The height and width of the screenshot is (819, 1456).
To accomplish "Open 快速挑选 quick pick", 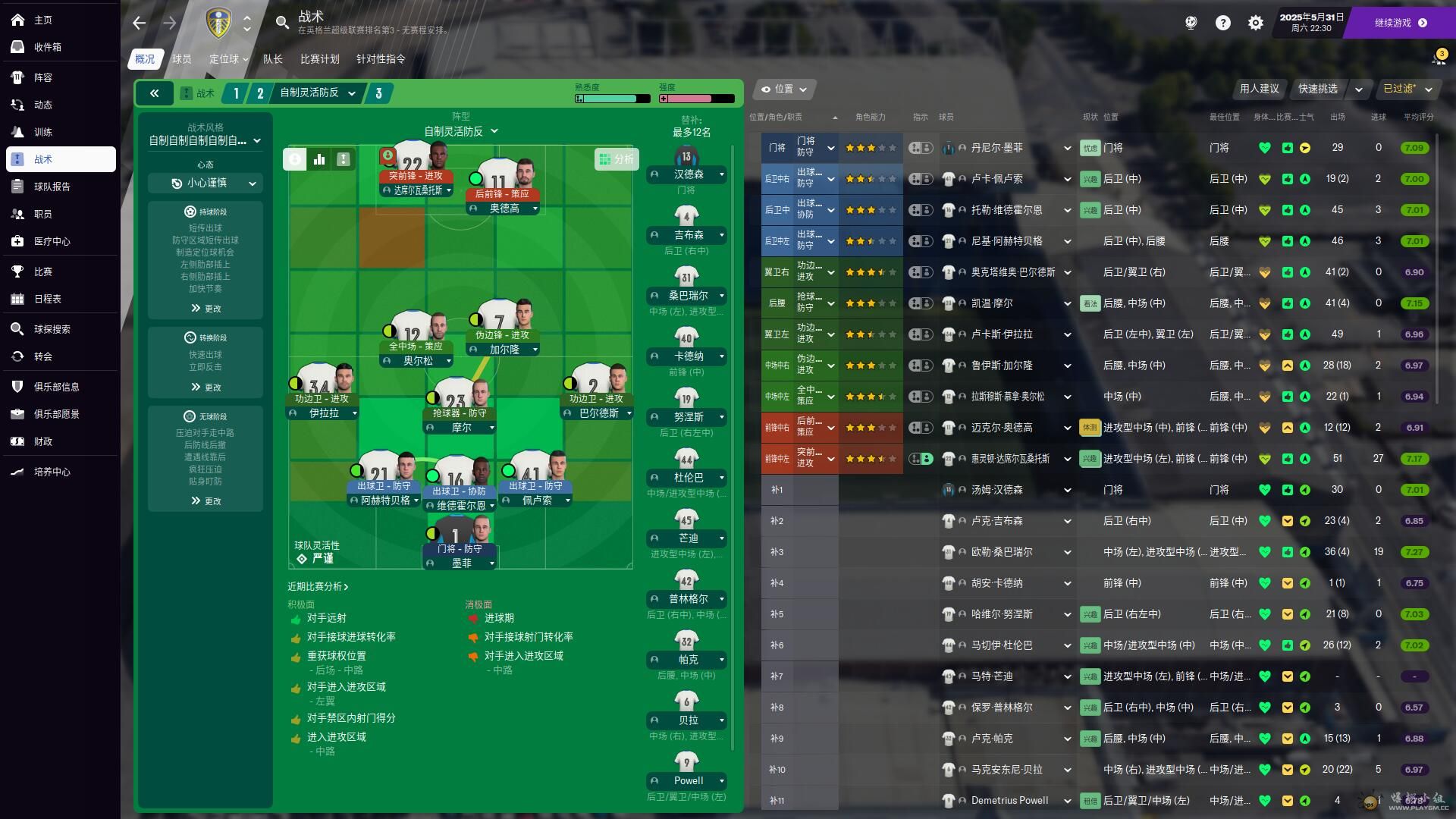I will [x=1317, y=89].
